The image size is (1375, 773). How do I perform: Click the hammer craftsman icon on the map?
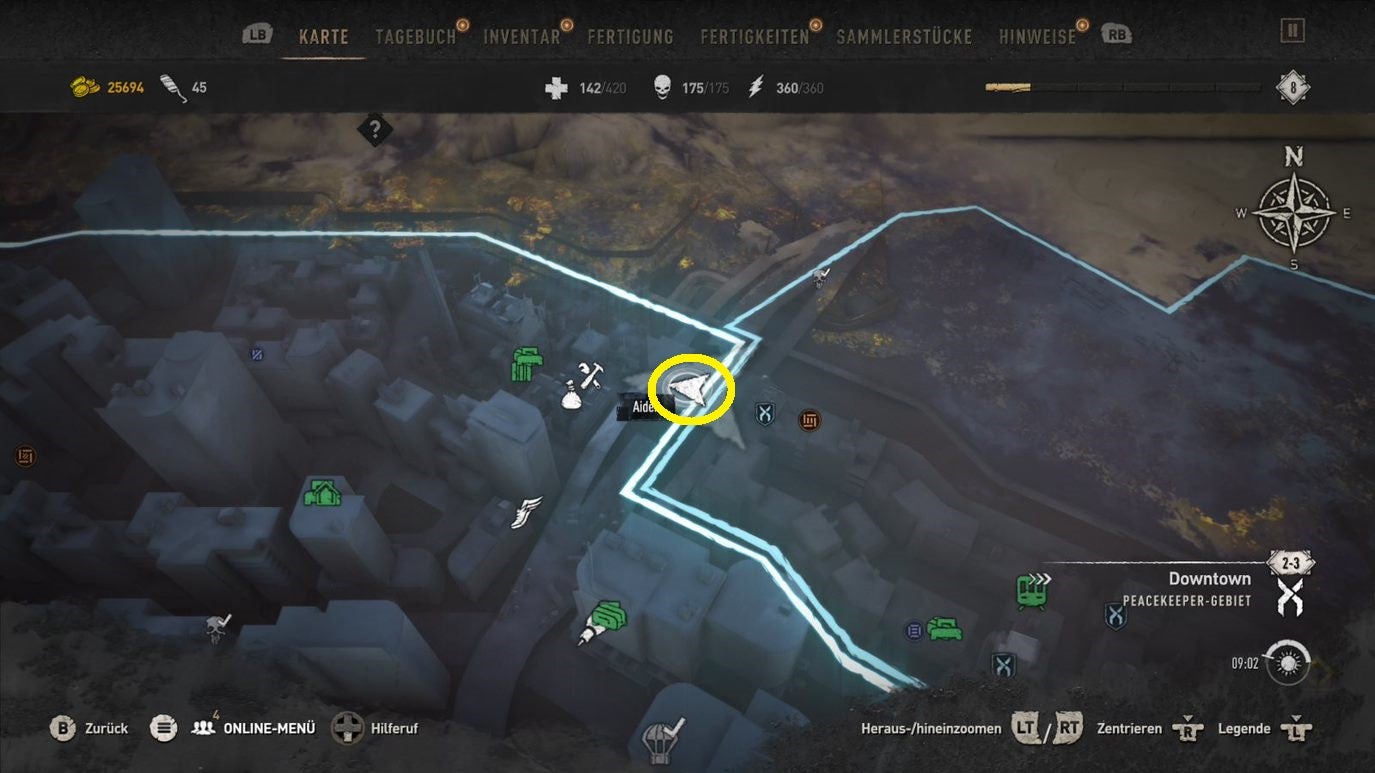pos(588,378)
